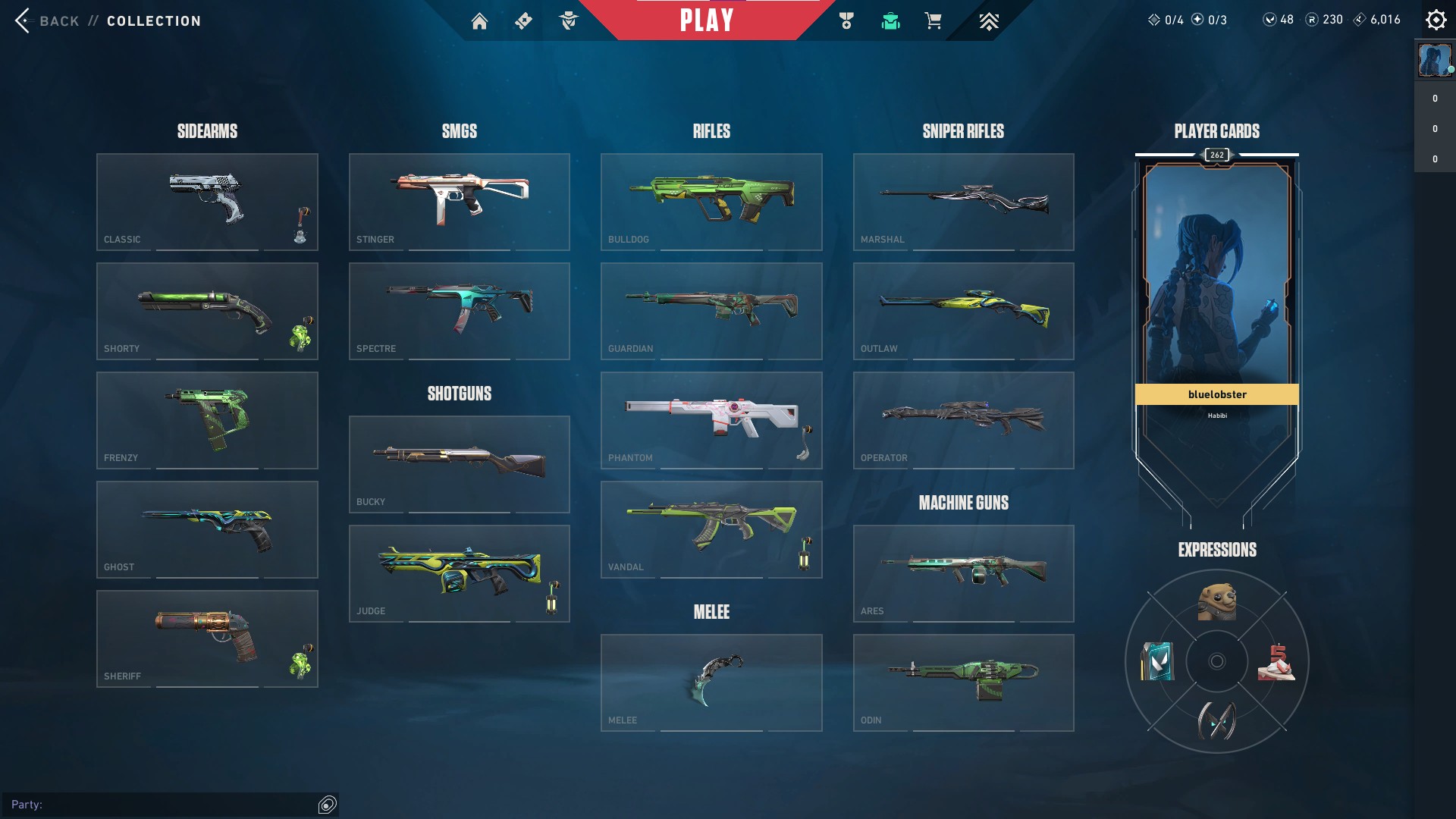Select the bear spray in expressions wheel
Image resolution: width=1456 pixels, height=819 pixels.
1216,602
